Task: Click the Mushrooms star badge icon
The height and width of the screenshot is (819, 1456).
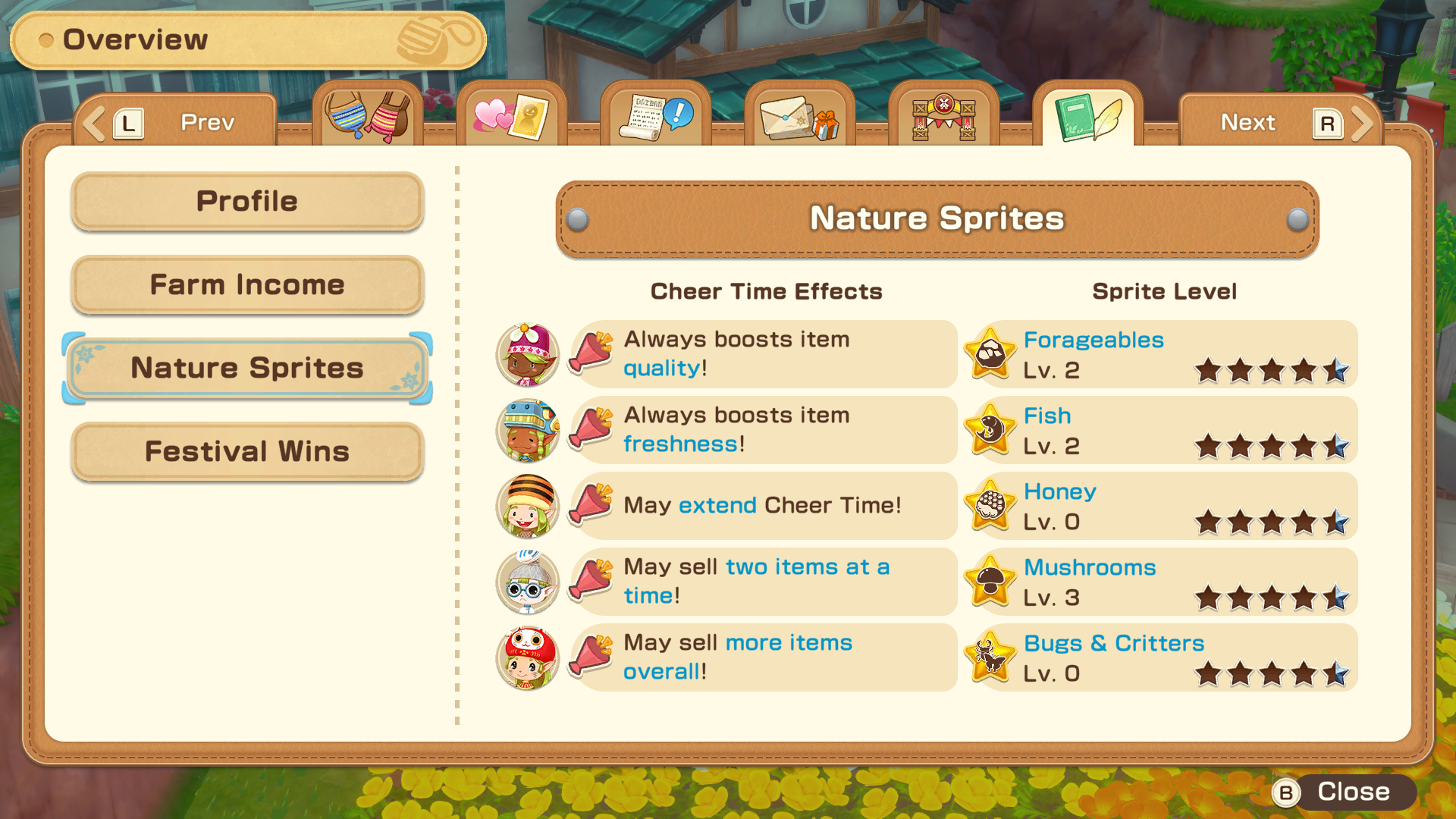Action: (x=990, y=582)
